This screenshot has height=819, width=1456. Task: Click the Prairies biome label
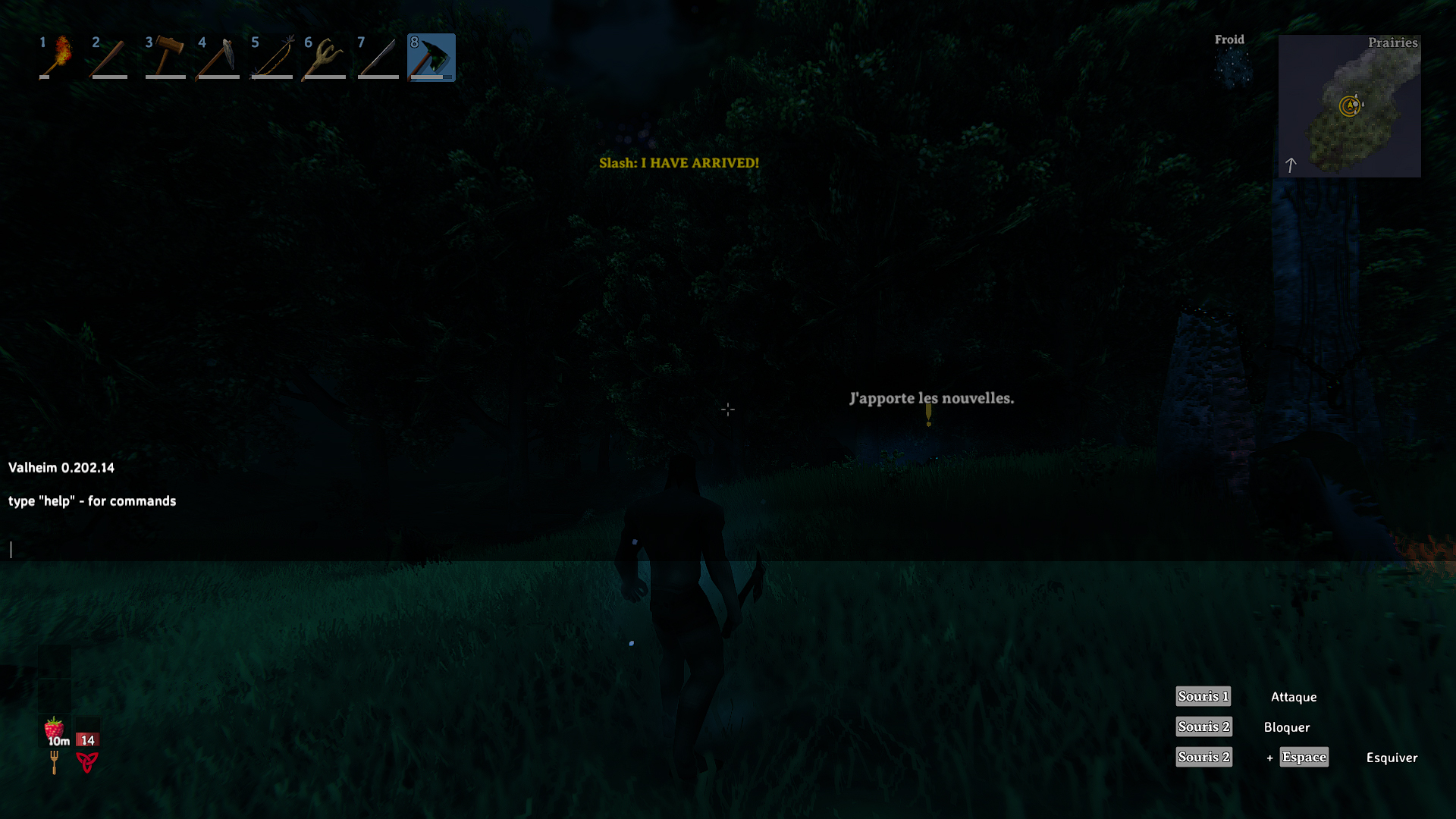tap(1394, 43)
